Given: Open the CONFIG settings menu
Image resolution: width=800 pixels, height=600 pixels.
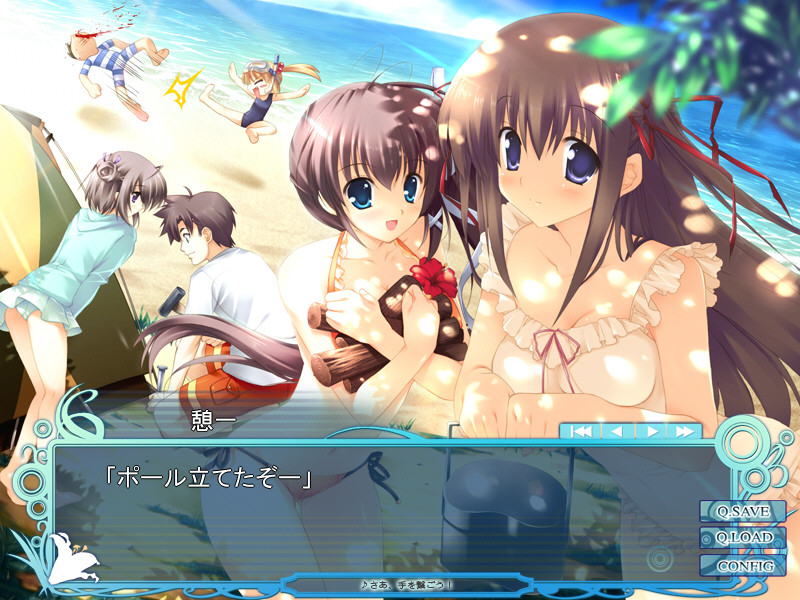Looking at the screenshot, I should click(742, 565).
